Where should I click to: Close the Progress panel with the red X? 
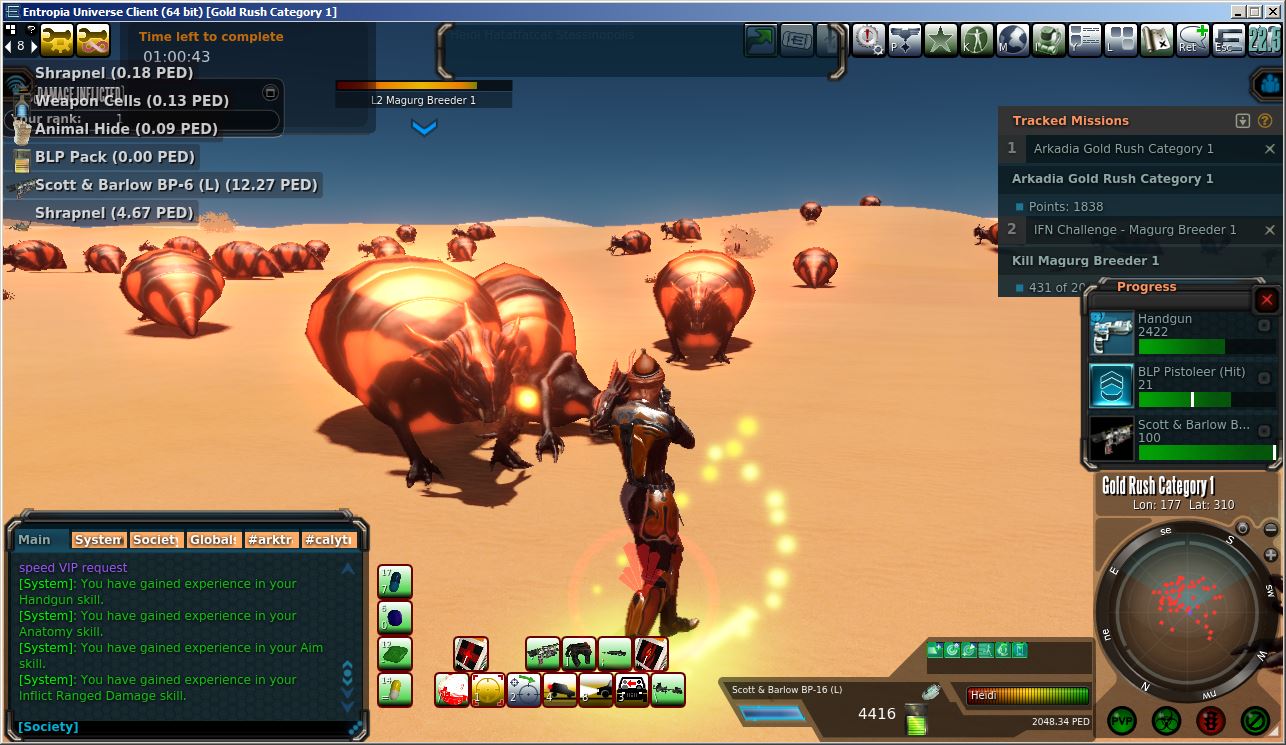click(1267, 300)
